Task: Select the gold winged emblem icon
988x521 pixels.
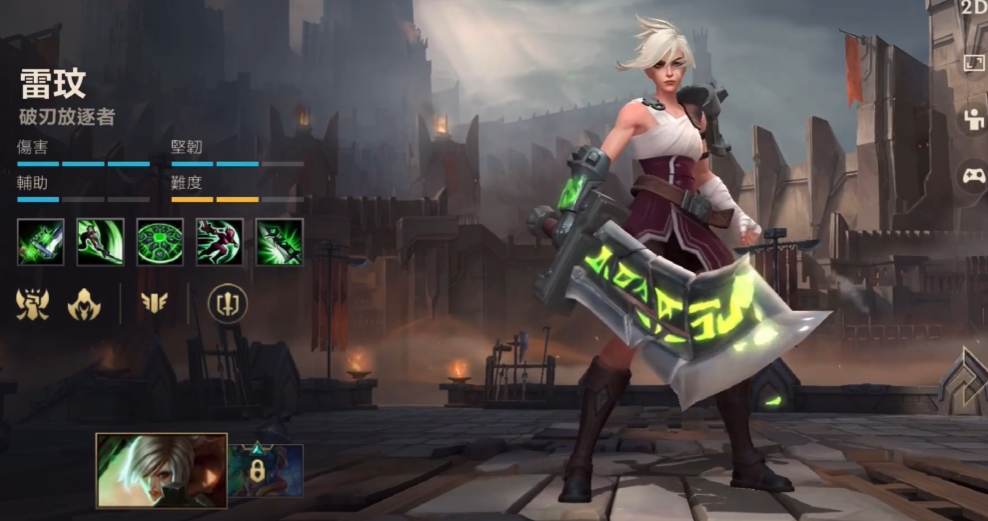Action: point(154,303)
